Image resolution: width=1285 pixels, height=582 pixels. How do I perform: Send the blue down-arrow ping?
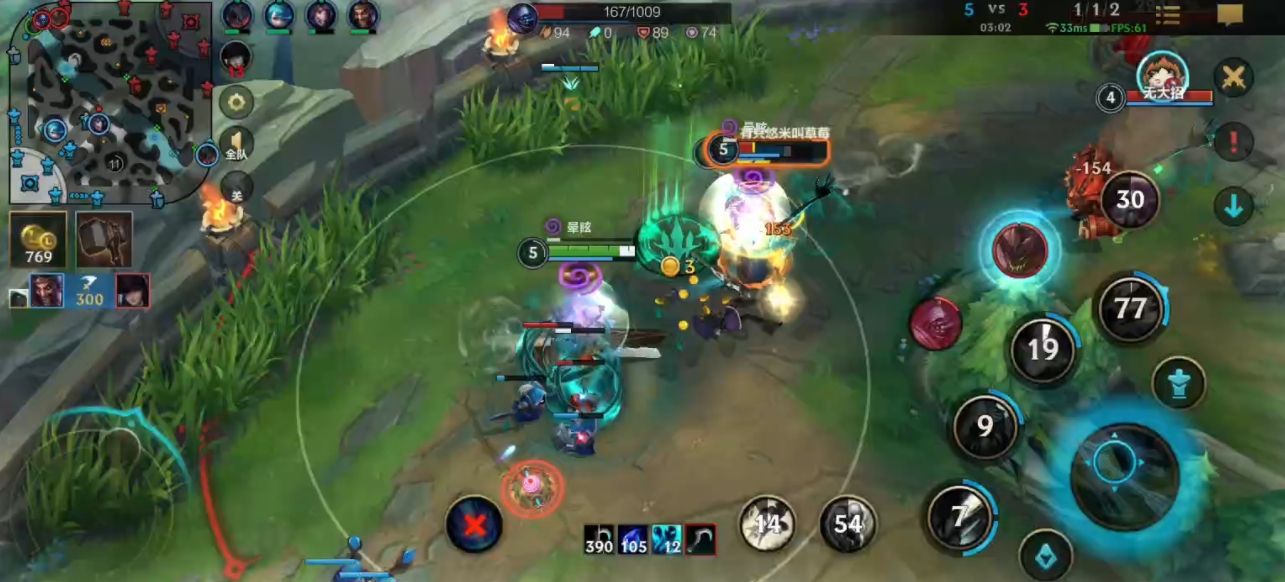pos(1233,206)
